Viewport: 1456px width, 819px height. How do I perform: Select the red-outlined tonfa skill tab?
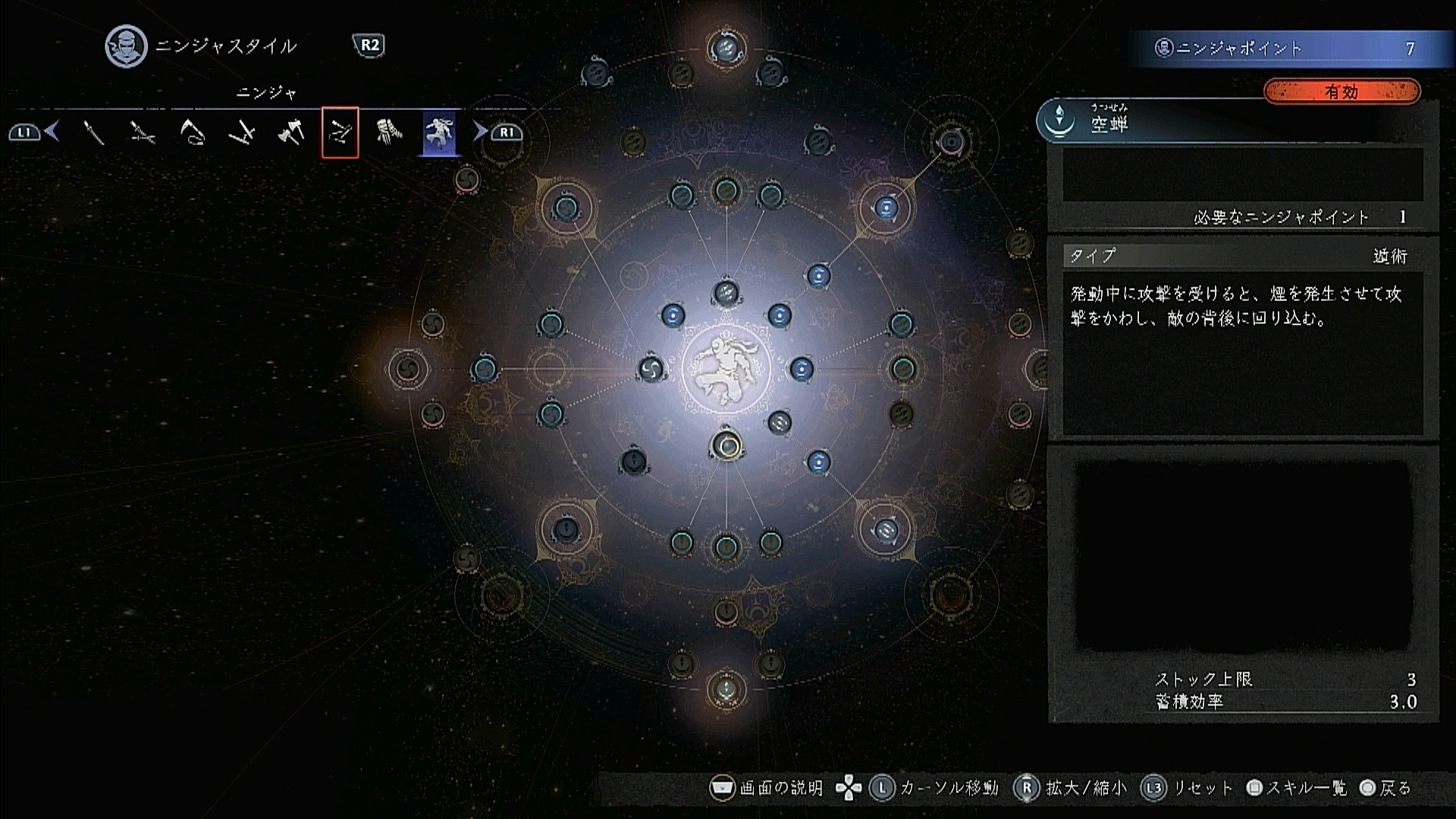340,133
